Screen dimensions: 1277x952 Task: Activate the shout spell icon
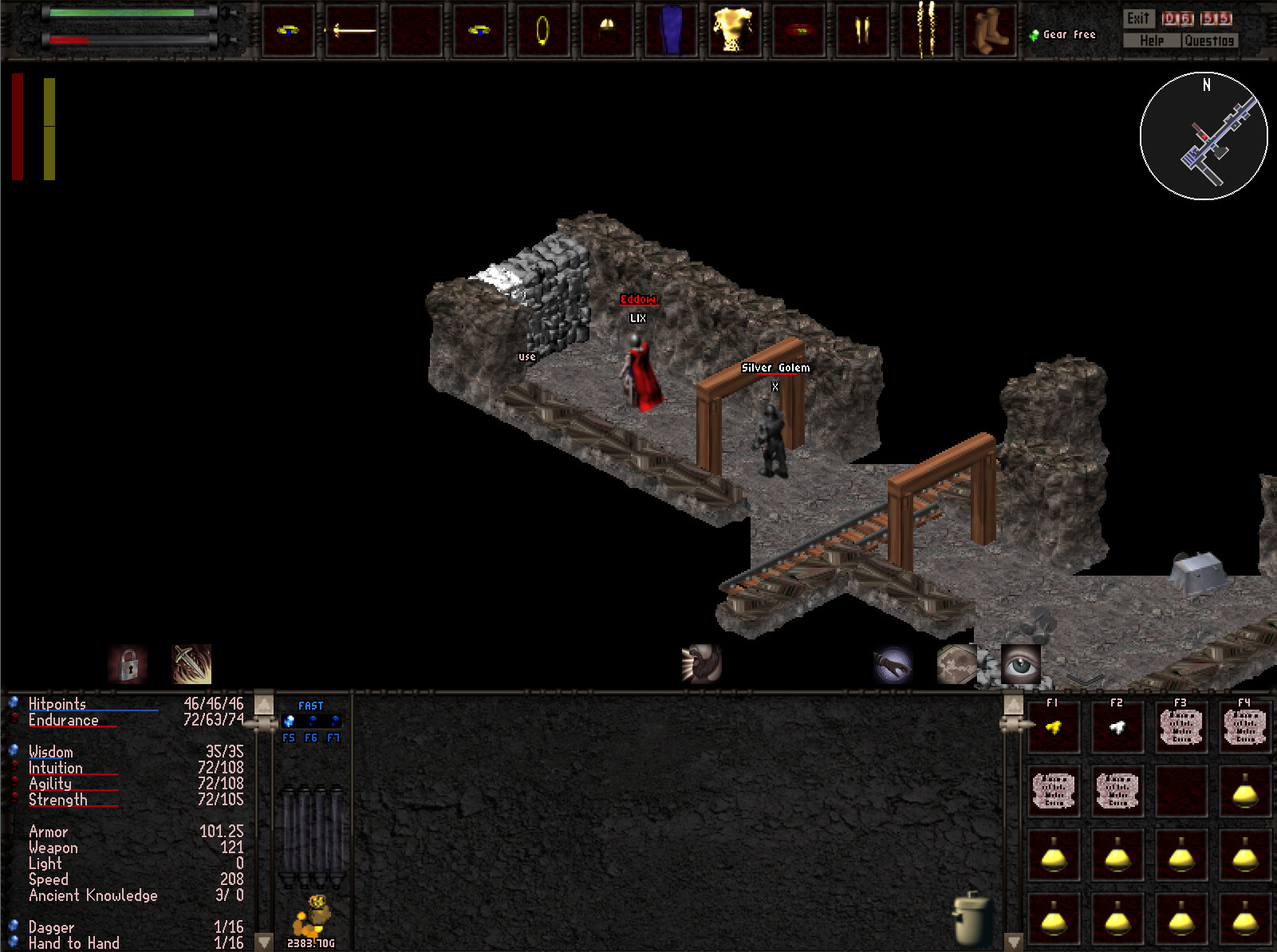(700, 663)
